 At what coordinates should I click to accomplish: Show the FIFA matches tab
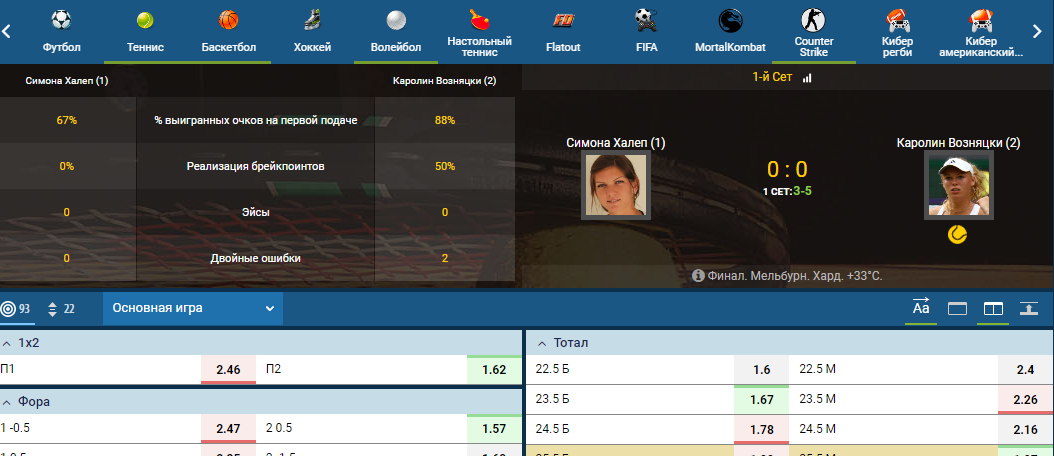pyautogui.click(x=646, y=31)
